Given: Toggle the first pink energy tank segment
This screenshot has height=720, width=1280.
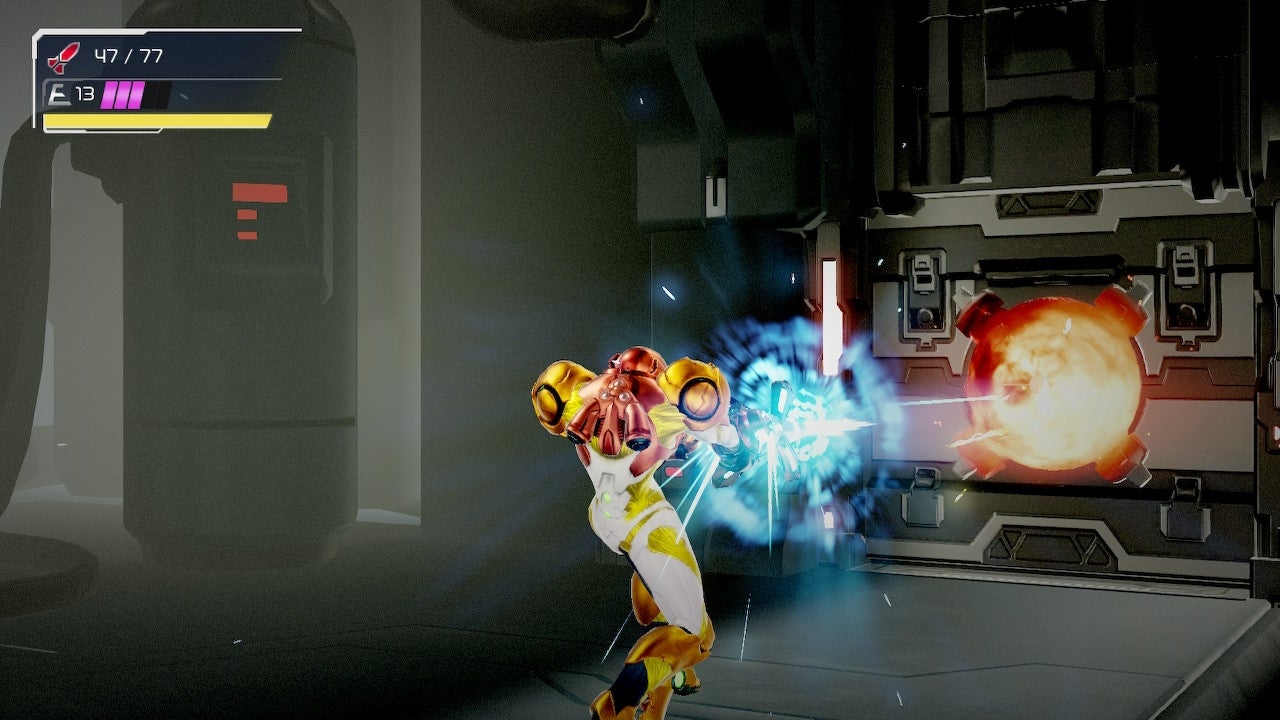Looking at the screenshot, I should (108, 94).
